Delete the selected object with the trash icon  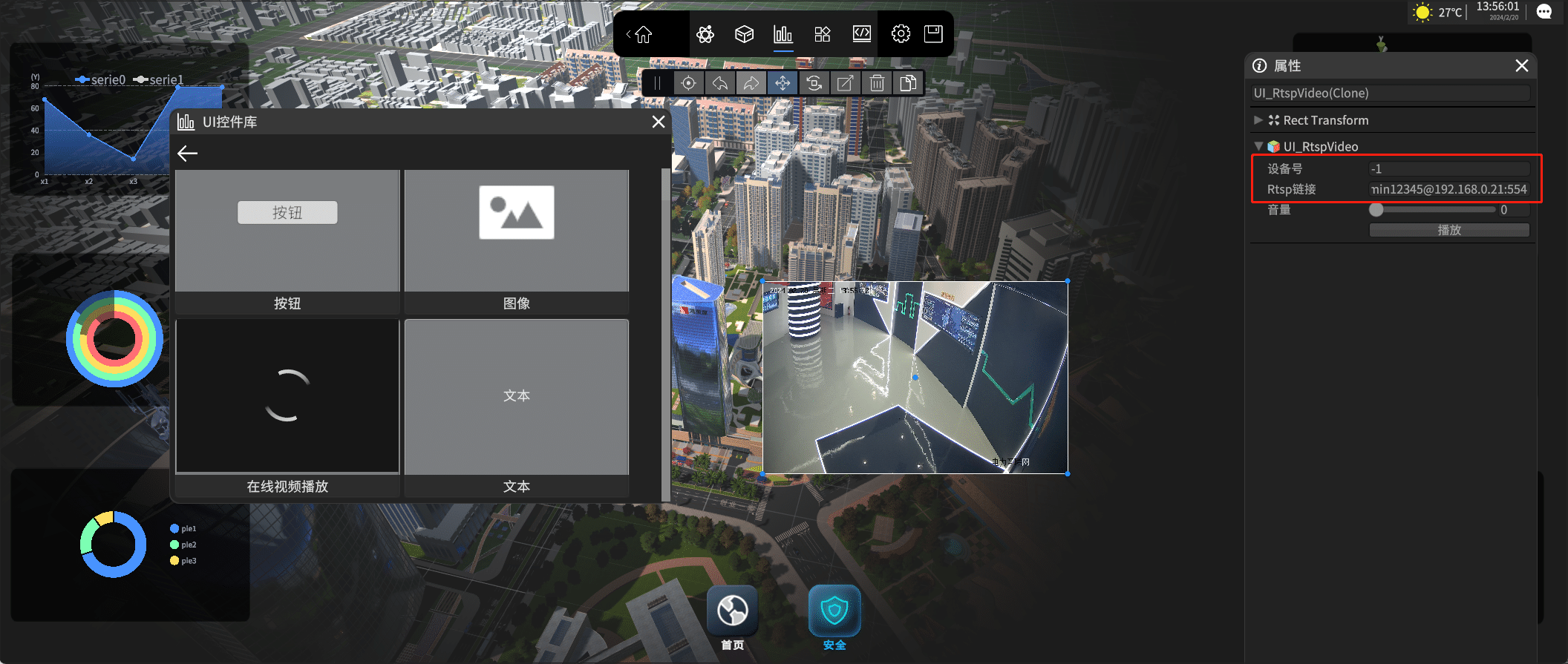(x=877, y=83)
